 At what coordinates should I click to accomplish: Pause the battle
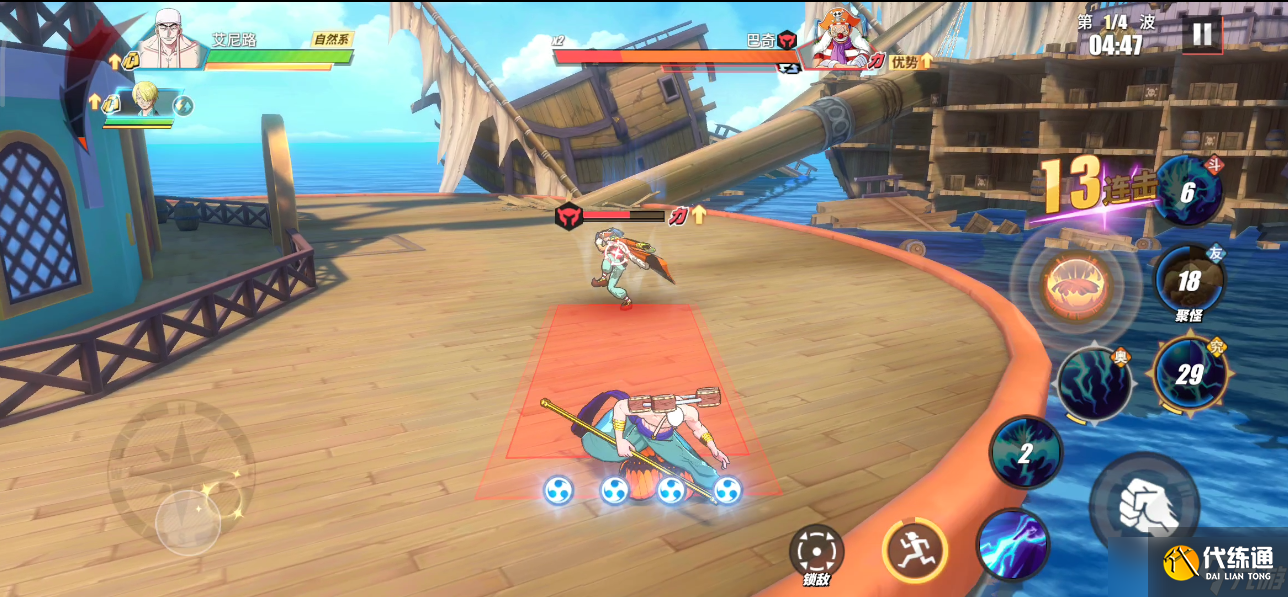pos(1201,35)
